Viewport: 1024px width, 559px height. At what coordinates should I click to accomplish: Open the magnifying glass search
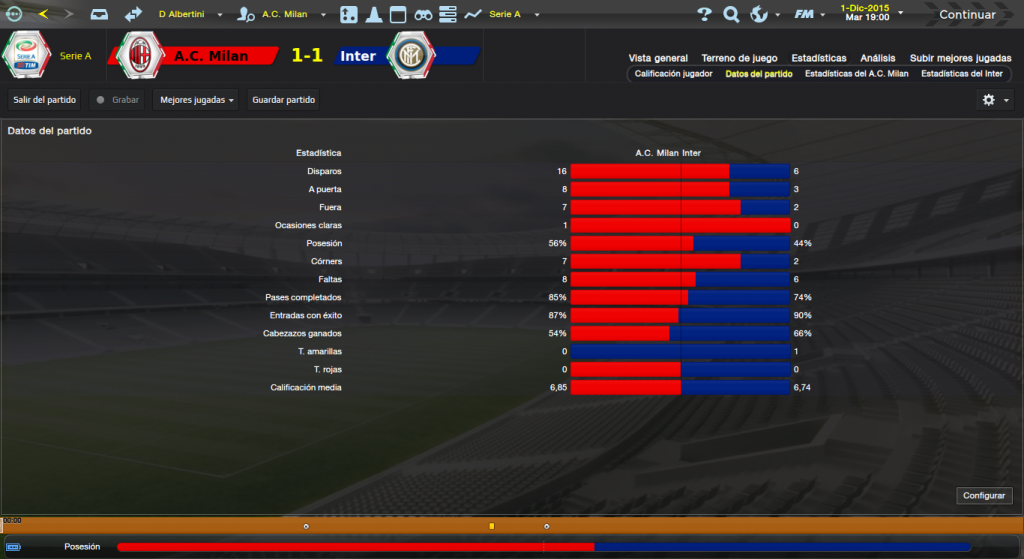731,15
